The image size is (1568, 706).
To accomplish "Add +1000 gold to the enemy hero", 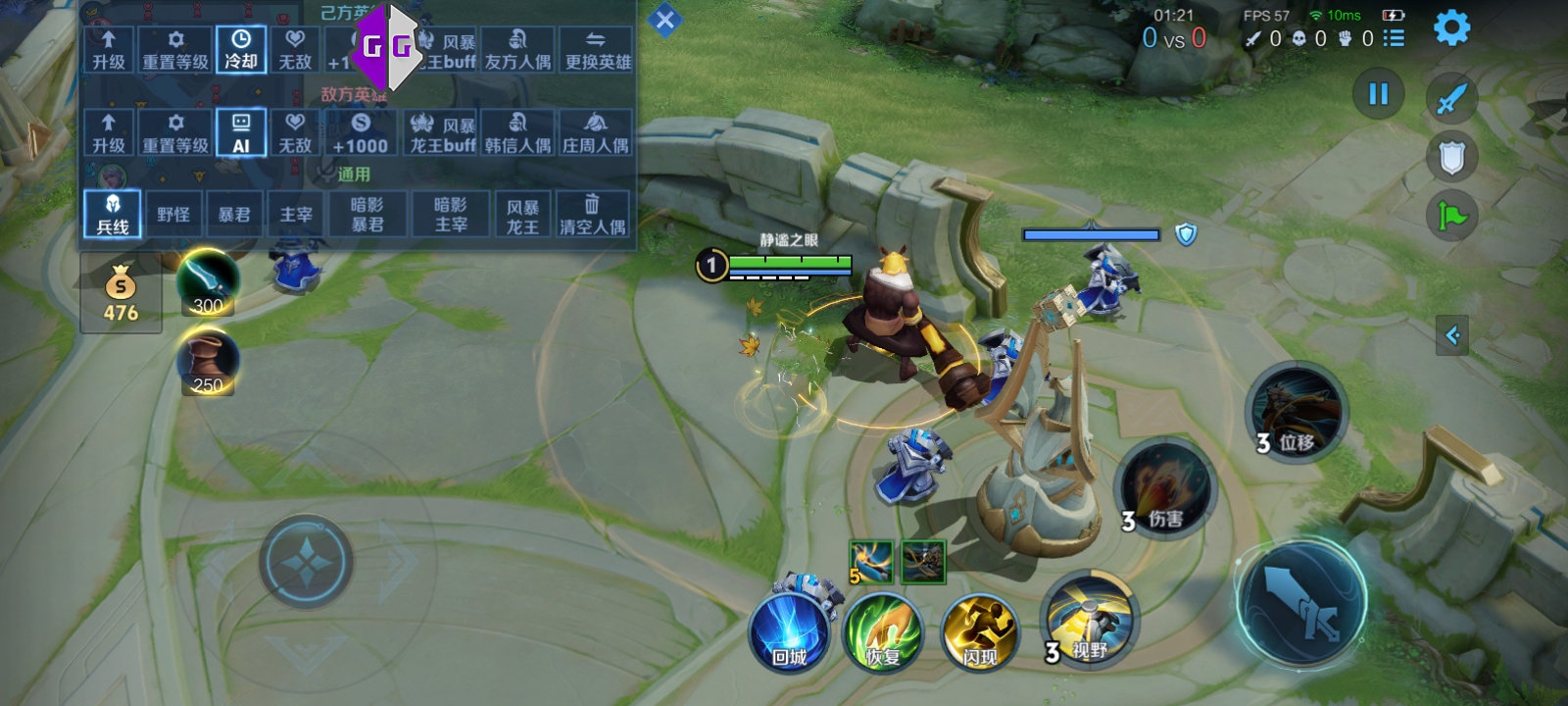I will pos(360,132).
